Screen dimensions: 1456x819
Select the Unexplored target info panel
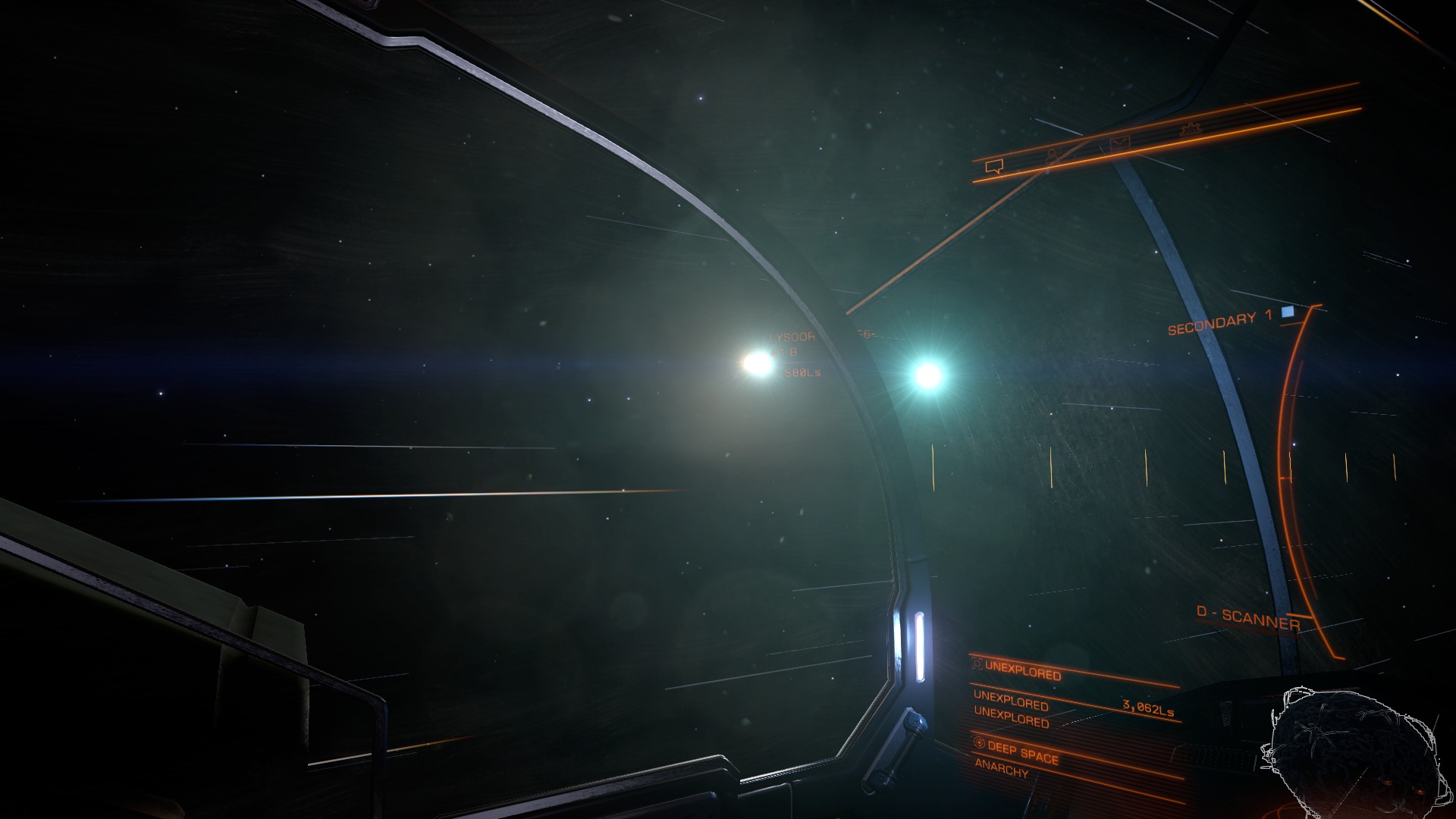[1021, 672]
